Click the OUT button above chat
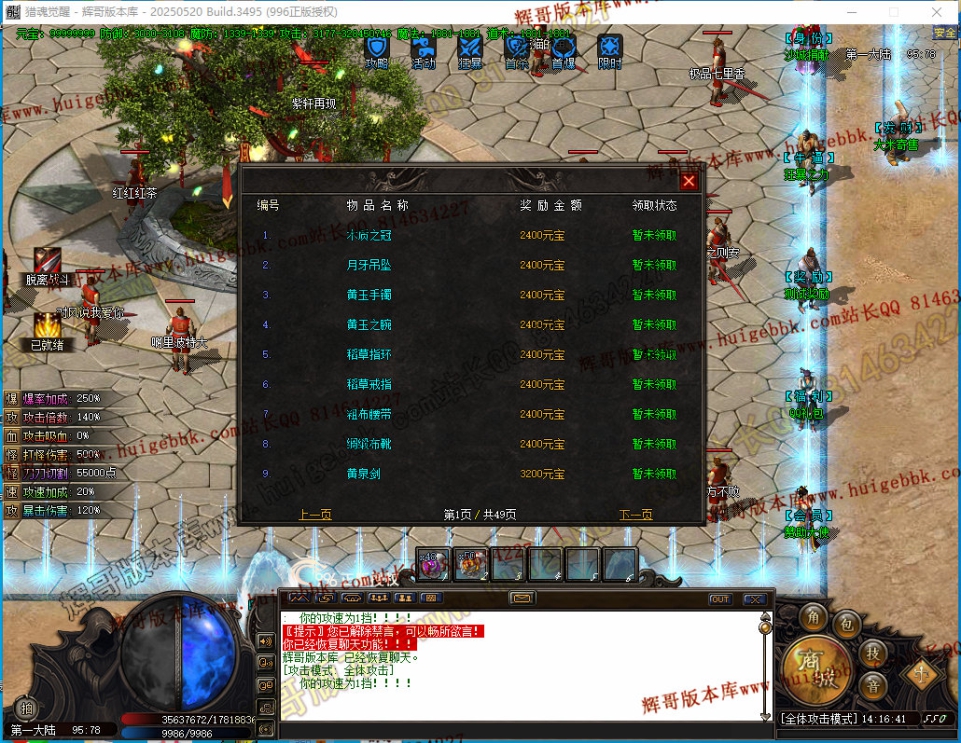Viewport: 961px width, 743px height. [x=720, y=599]
